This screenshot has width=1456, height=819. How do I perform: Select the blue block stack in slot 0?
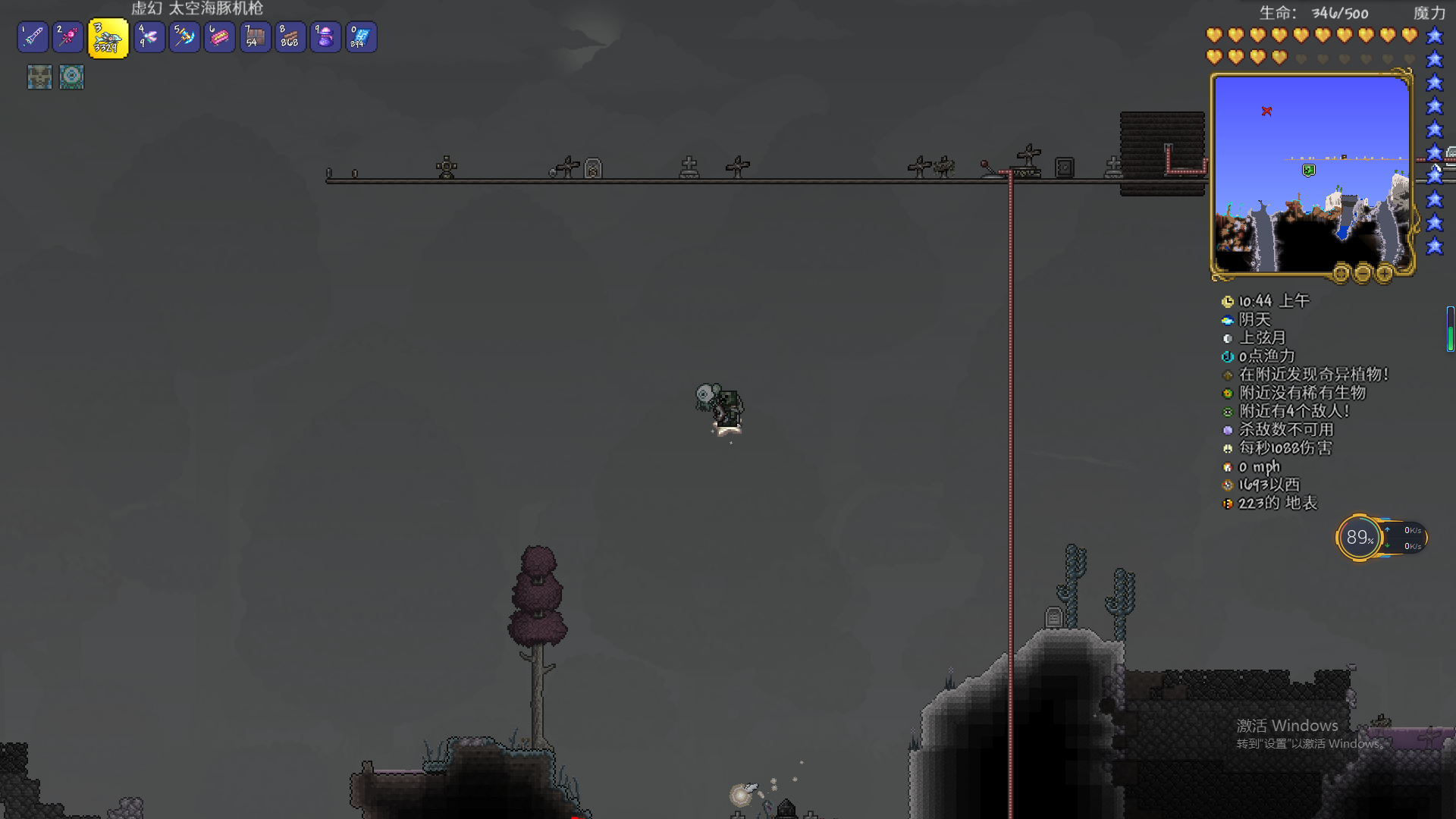361,37
